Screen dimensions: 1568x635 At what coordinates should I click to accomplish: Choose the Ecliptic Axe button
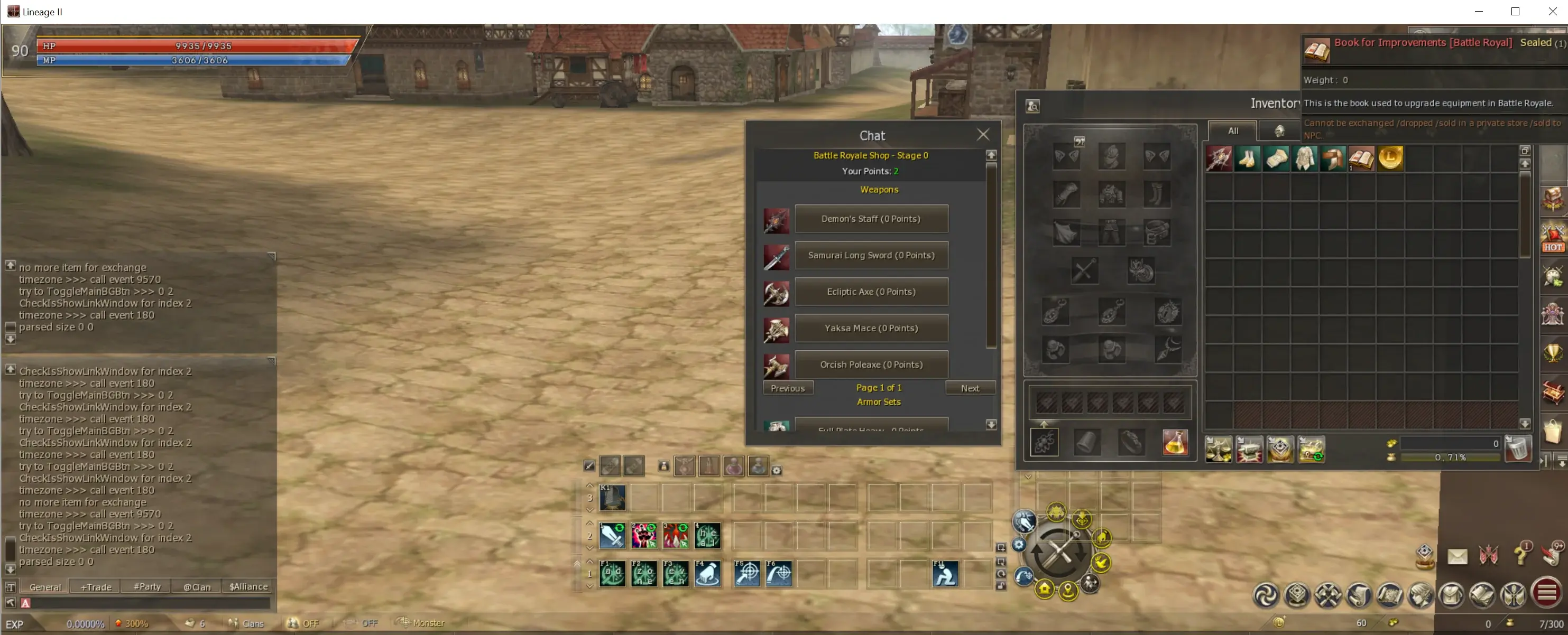point(870,292)
